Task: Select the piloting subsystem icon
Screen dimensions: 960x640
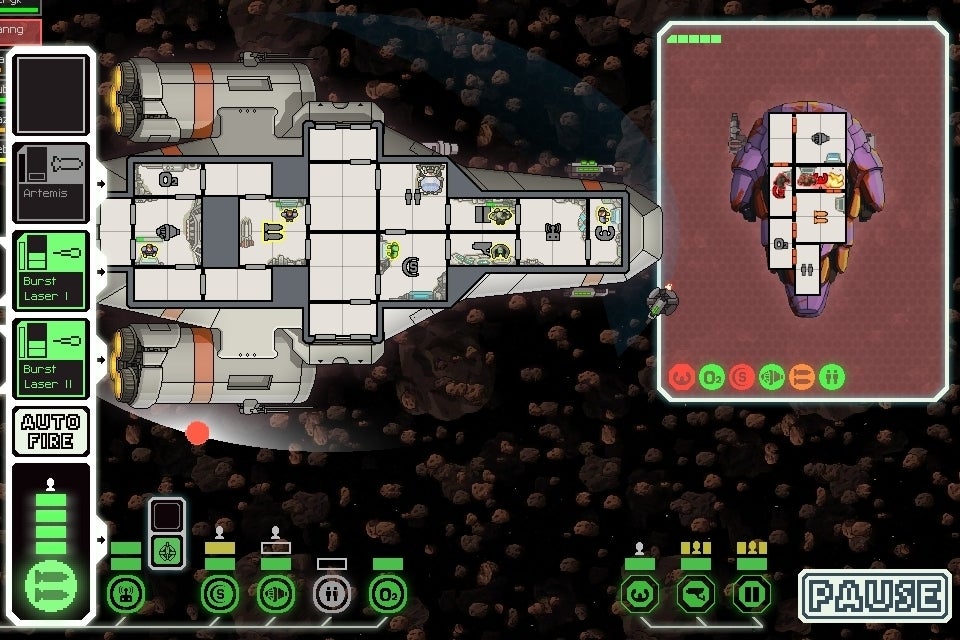Action: (641, 595)
